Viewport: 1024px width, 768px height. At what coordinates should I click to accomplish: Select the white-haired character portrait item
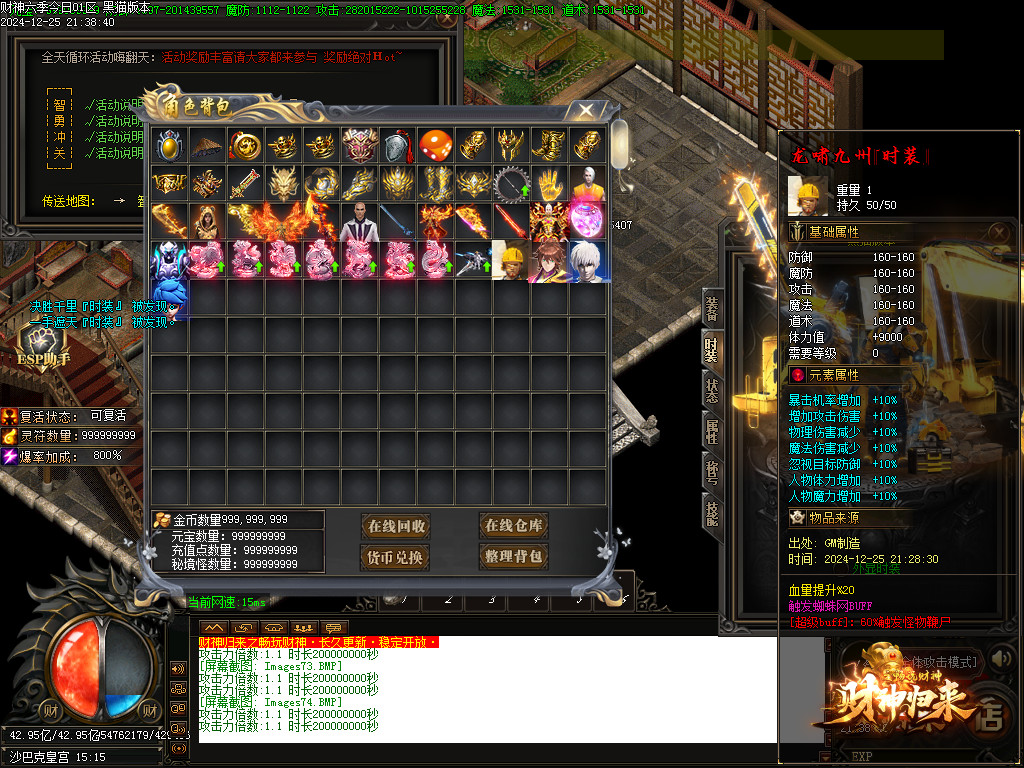pos(587,261)
